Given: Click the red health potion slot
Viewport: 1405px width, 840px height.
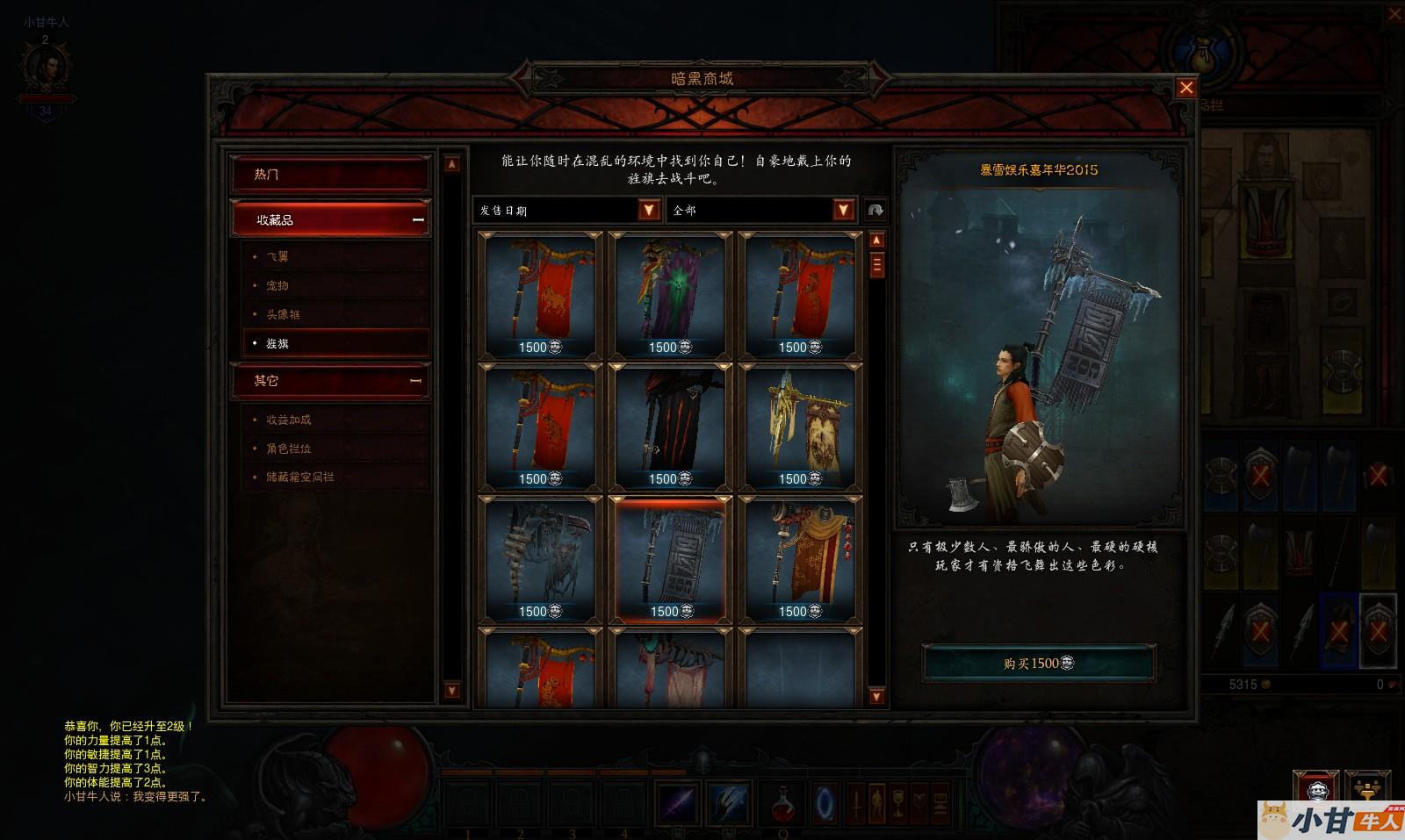Looking at the screenshot, I should [x=782, y=803].
